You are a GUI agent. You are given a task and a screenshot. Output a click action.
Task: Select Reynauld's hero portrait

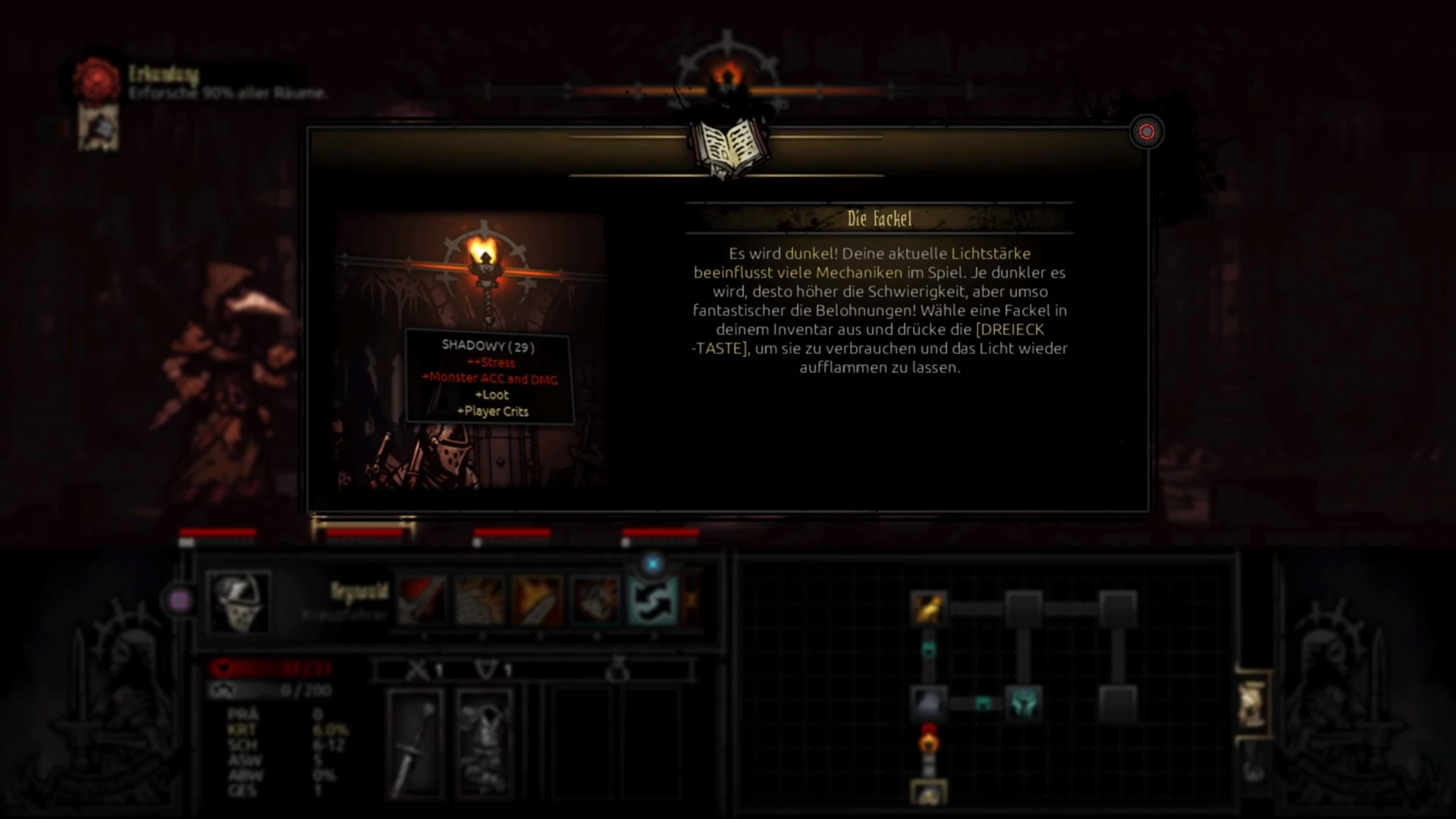pos(238,602)
